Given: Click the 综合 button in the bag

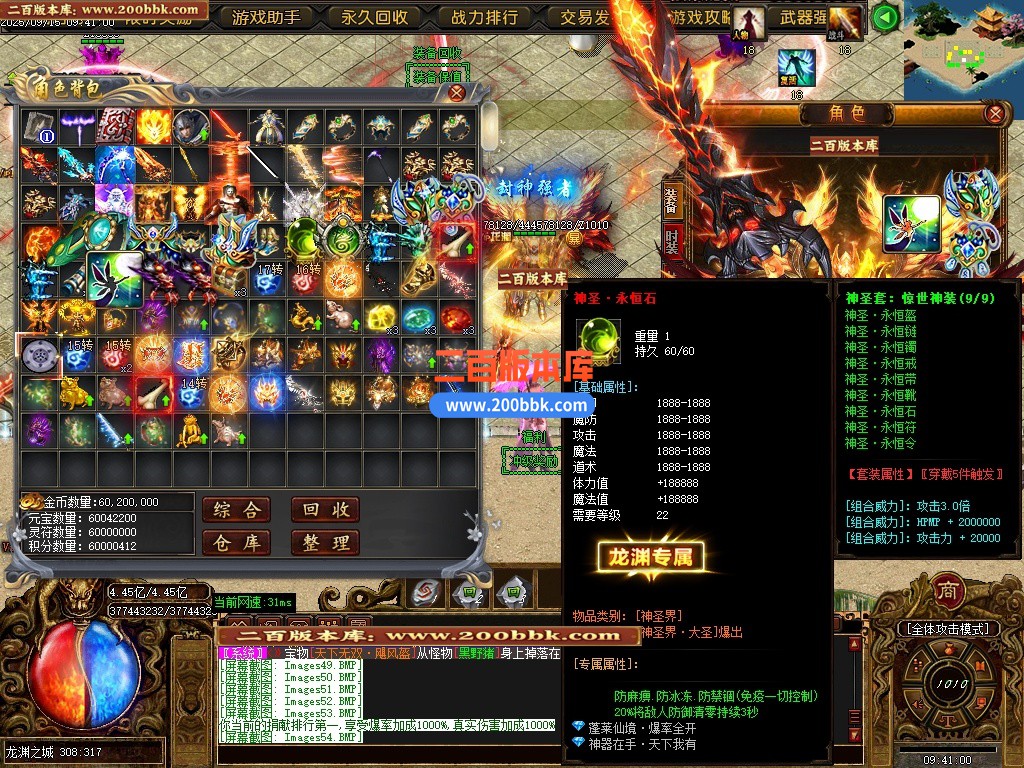Looking at the screenshot, I should (x=236, y=510).
